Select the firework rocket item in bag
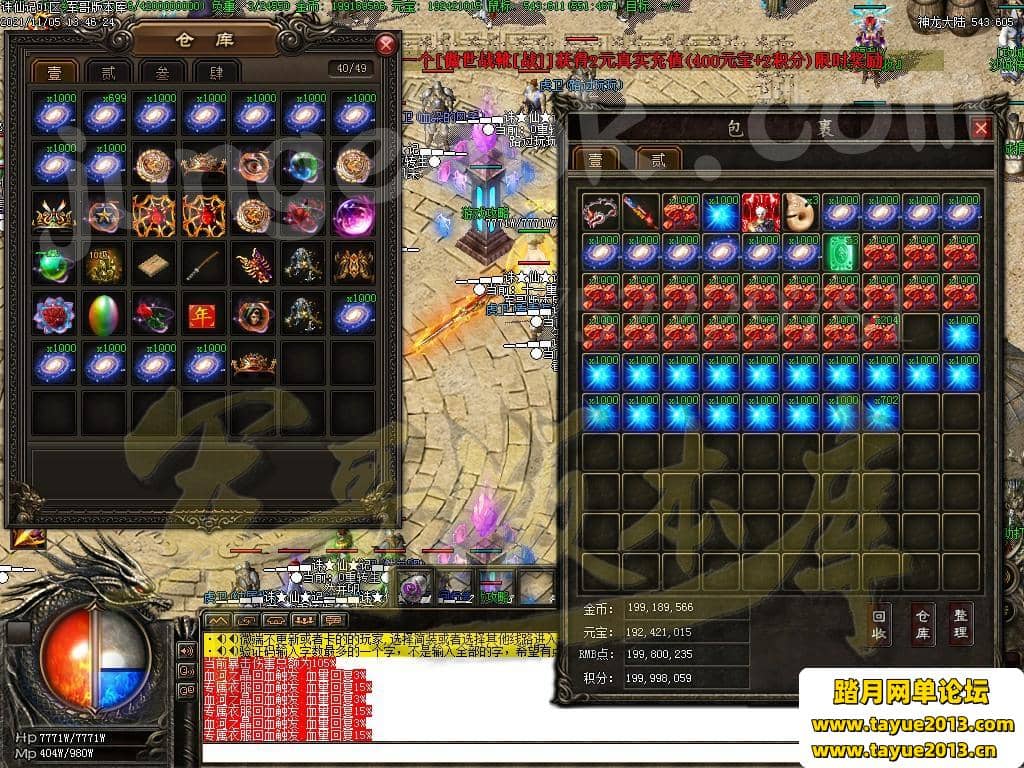The height and width of the screenshot is (768, 1024). 640,212
